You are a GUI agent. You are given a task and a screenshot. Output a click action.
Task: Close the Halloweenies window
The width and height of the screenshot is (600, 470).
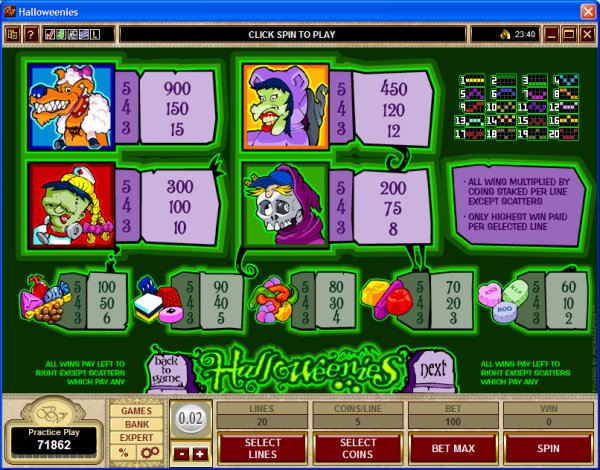tap(586, 11)
